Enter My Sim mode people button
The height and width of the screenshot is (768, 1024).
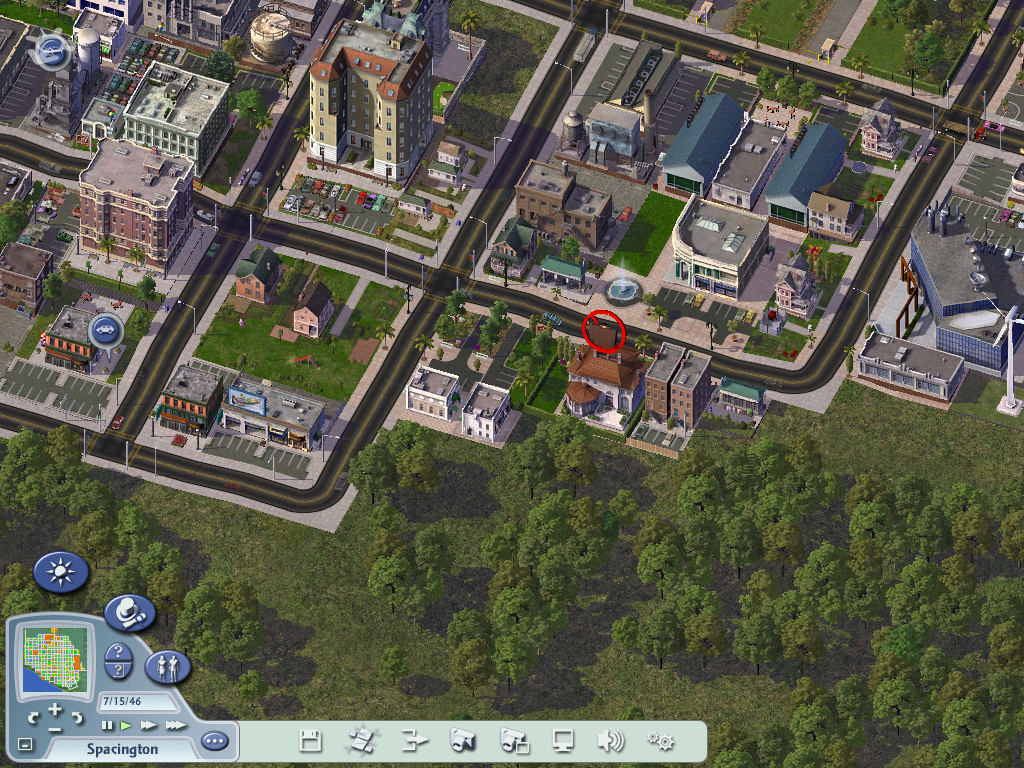click(x=168, y=666)
